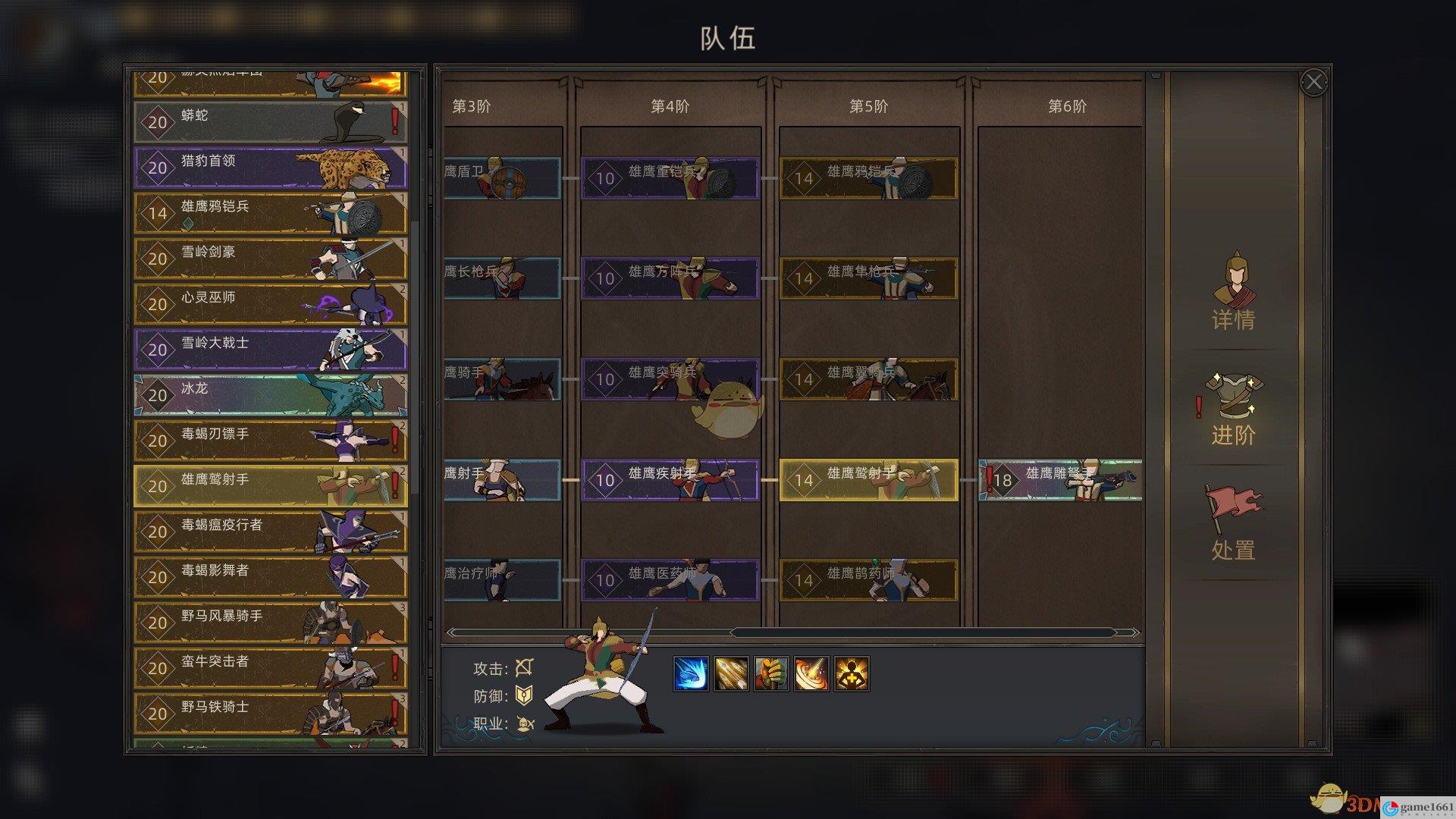The image size is (1456, 819).
Task: Switch to the 进阶 upgrade tab
Action: pos(1233,409)
